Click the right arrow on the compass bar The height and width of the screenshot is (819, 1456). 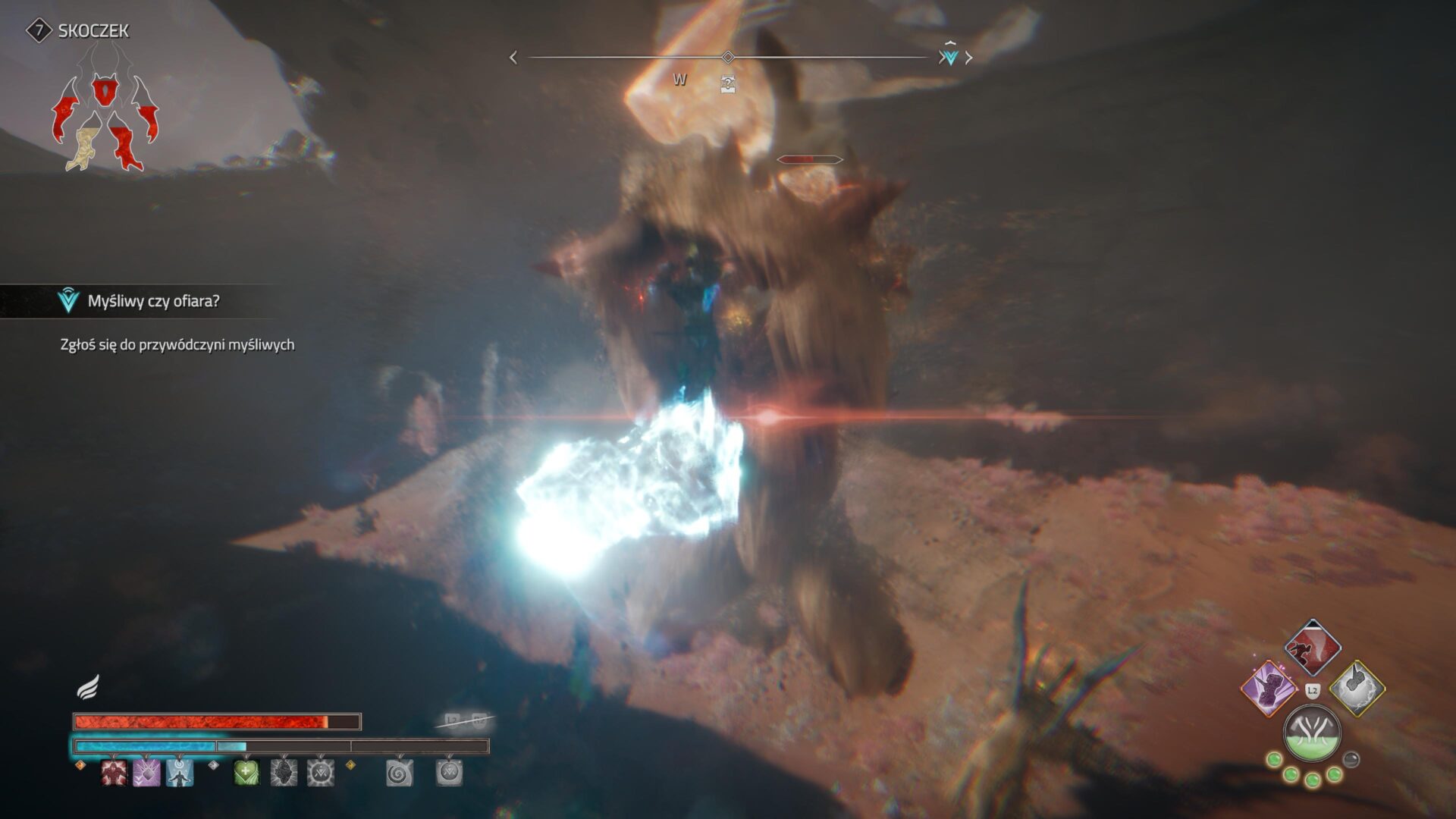click(x=969, y=58)
